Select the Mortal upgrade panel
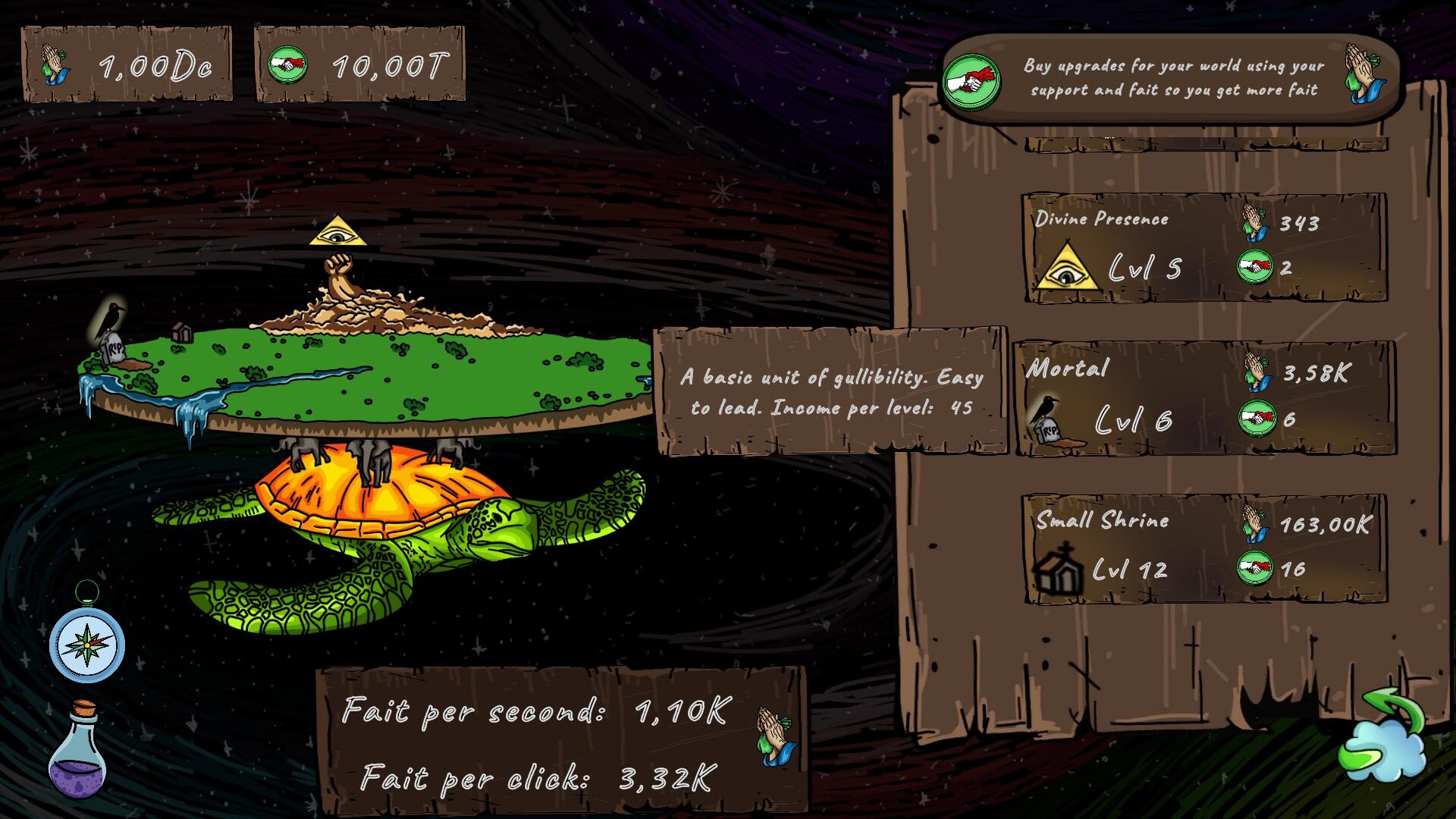This screenshot has height=819, width=1456. click(x=1206, y=398)
